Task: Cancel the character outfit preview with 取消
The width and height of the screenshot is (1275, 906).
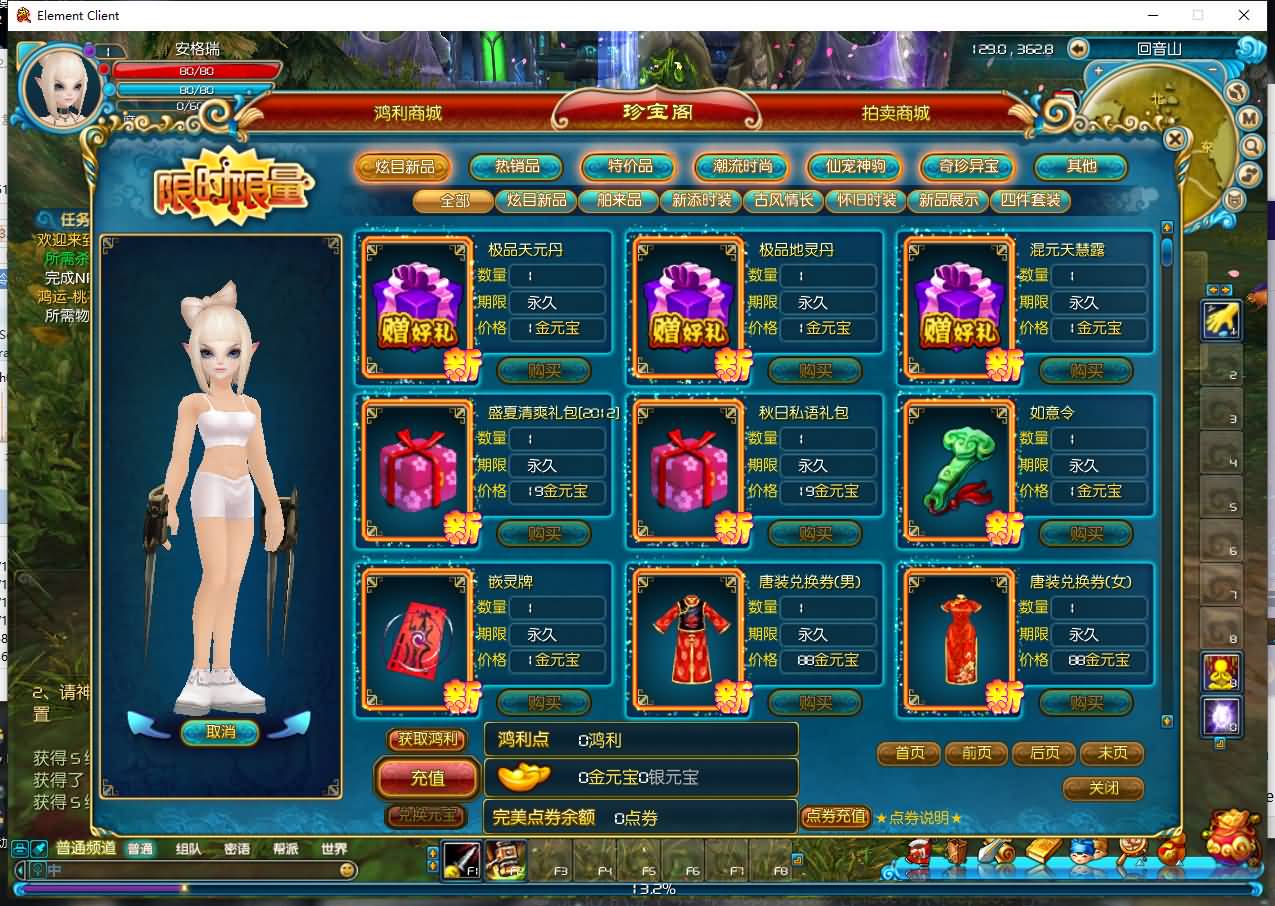Action: [x=220, y=732]
